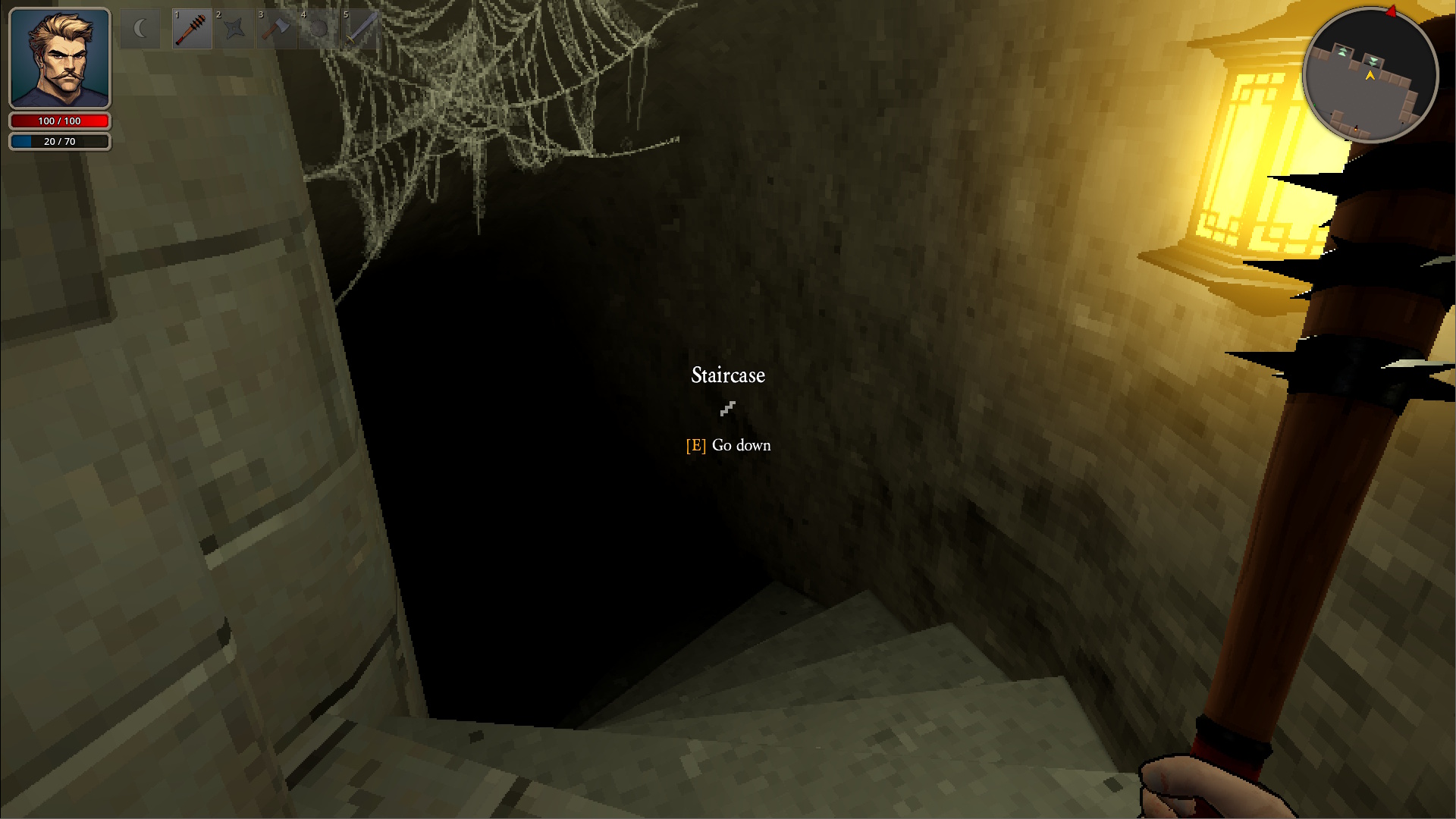This screenshot has height=819, width=1456.
Task: Toggle the yellow player arrow on the minimap
Action: pyautogui.click(x=1370, y=76)
